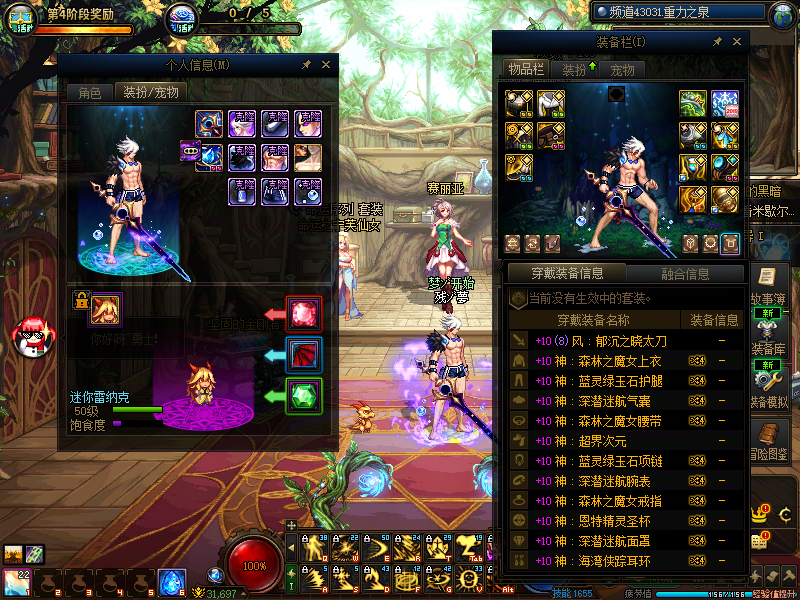Open the 故事簿 story book menu
Screen dimensions: 800x600
tap(768, 287)
